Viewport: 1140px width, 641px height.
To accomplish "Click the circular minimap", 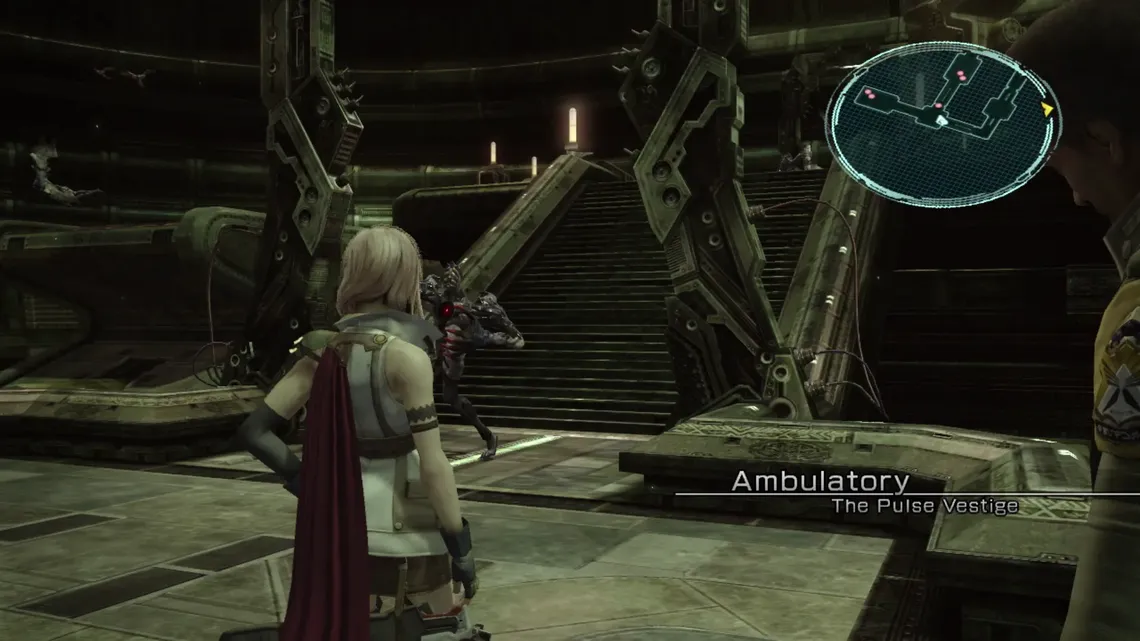I will [942, 122].
